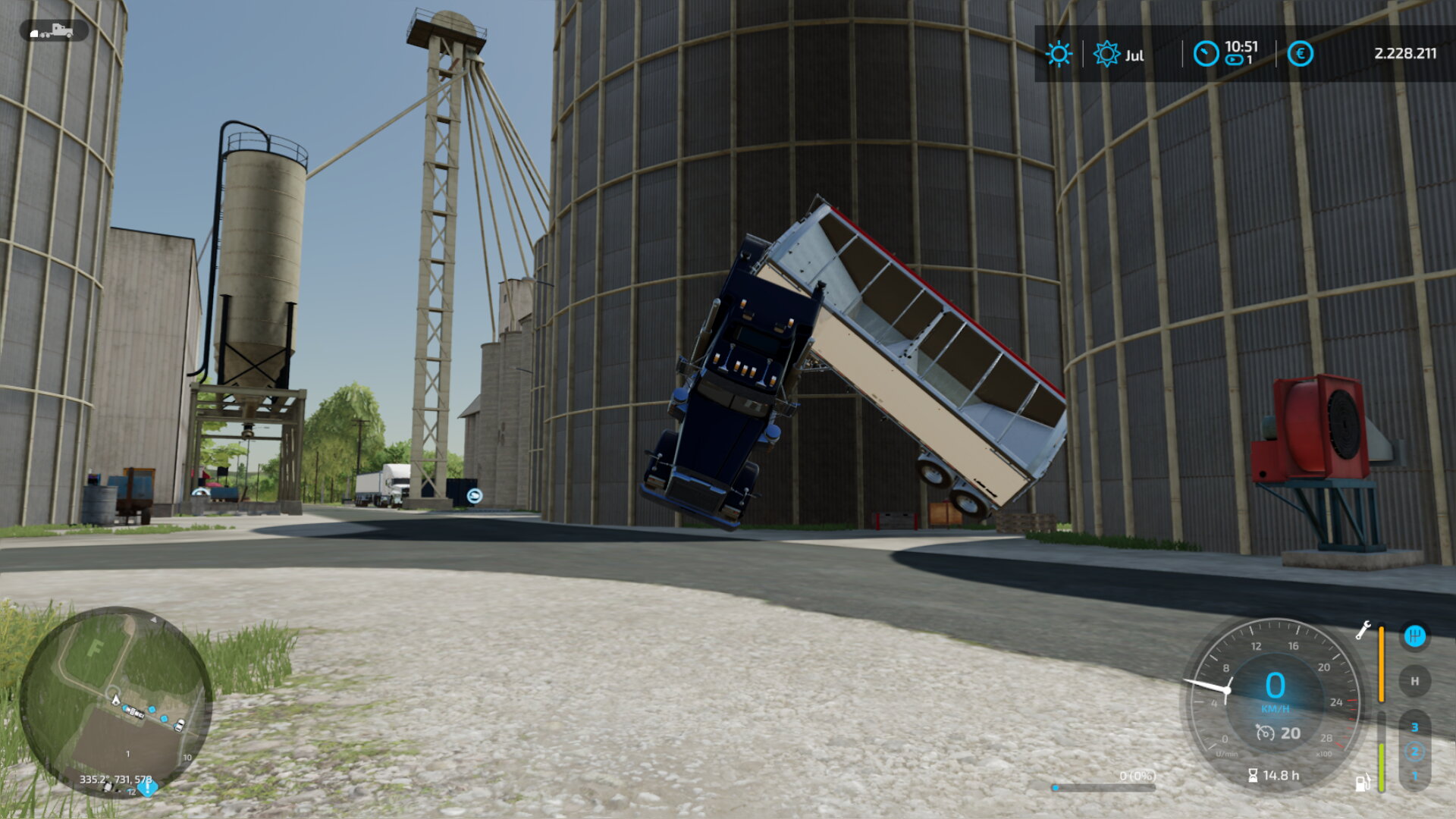
Task: Click the blue exclamation marker on the minimap
Action: (147, 787)
